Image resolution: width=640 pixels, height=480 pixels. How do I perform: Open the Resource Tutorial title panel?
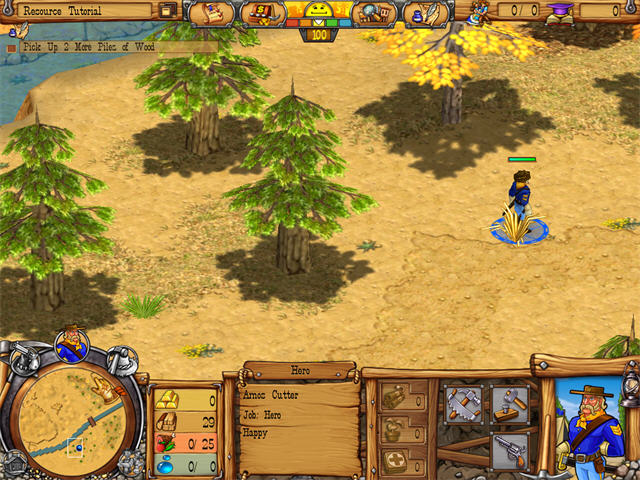80,10
